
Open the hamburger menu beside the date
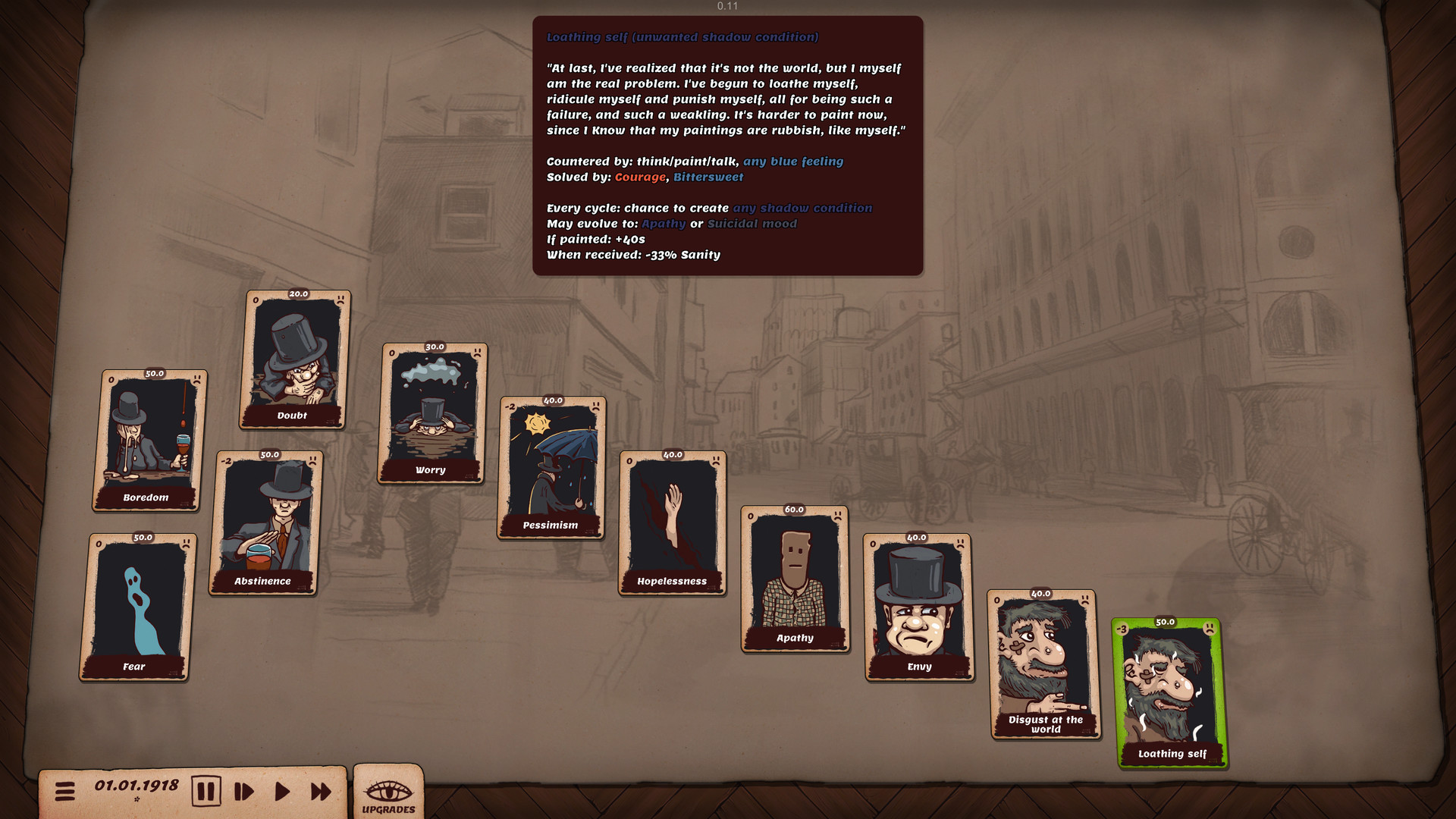pos(65,791)
